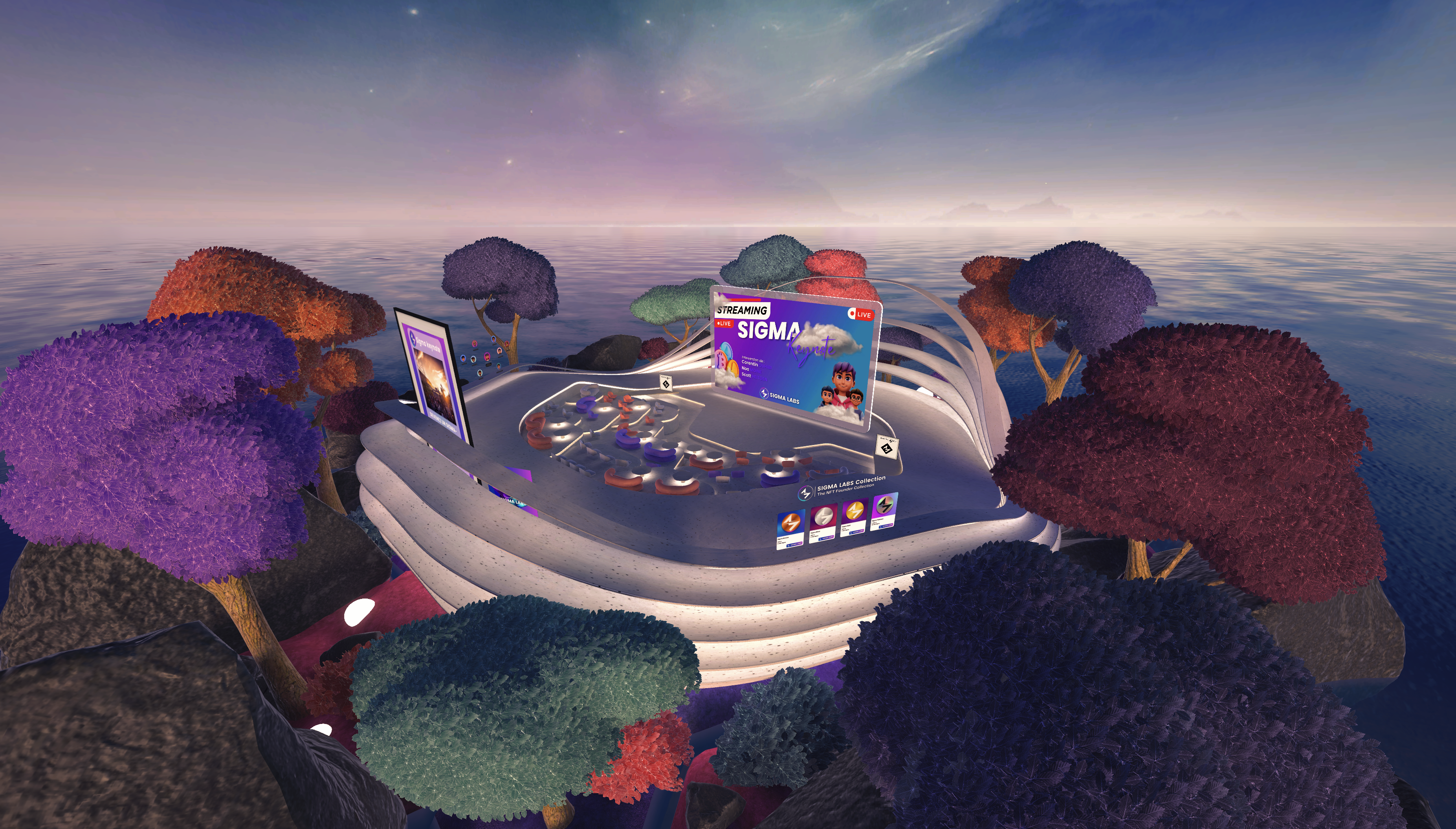Screen dimensions: 1456x829
Task: Open the Sigma Gold NFT card
Action: (x=853, y=517)
